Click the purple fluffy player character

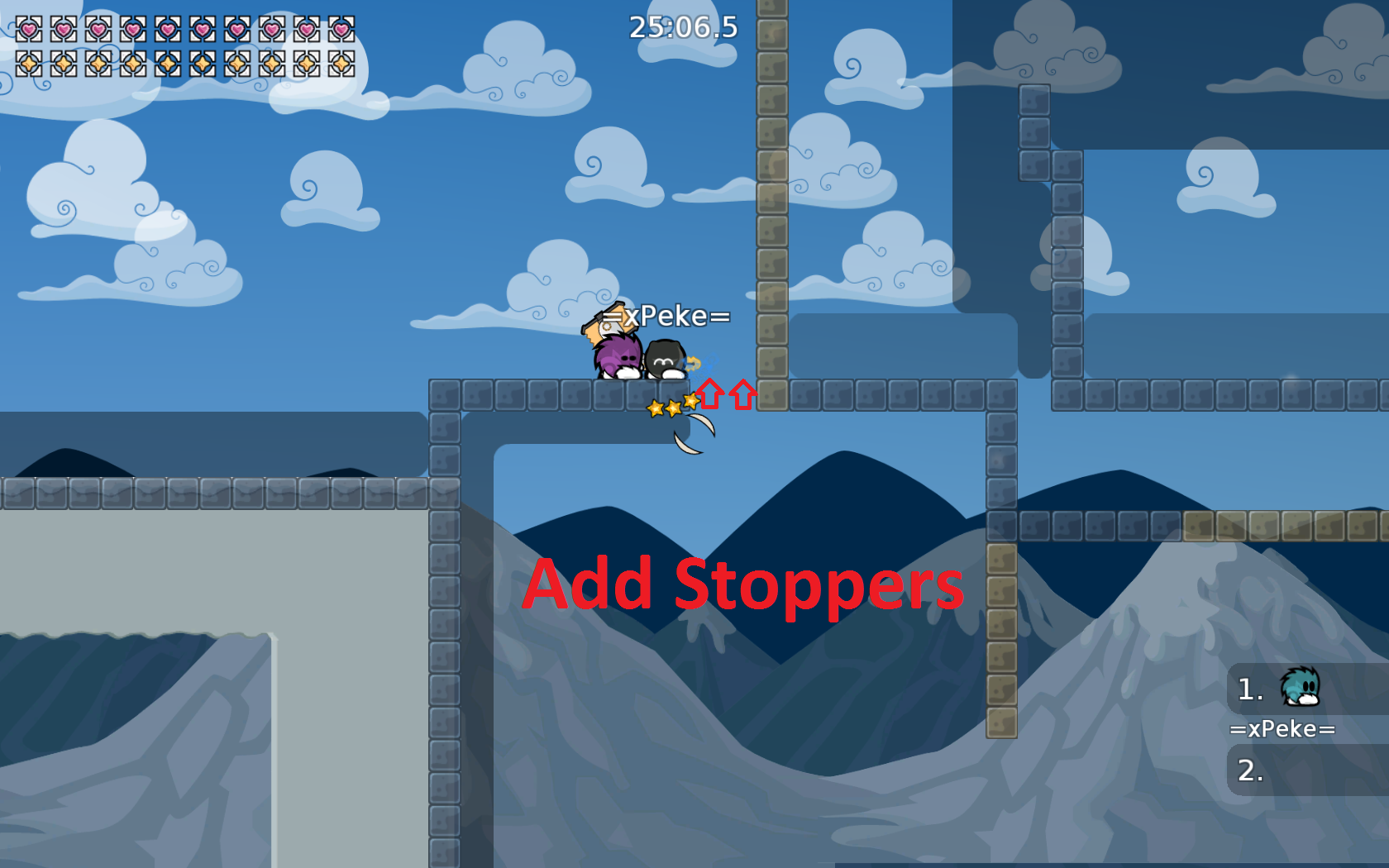click(617, 354)
